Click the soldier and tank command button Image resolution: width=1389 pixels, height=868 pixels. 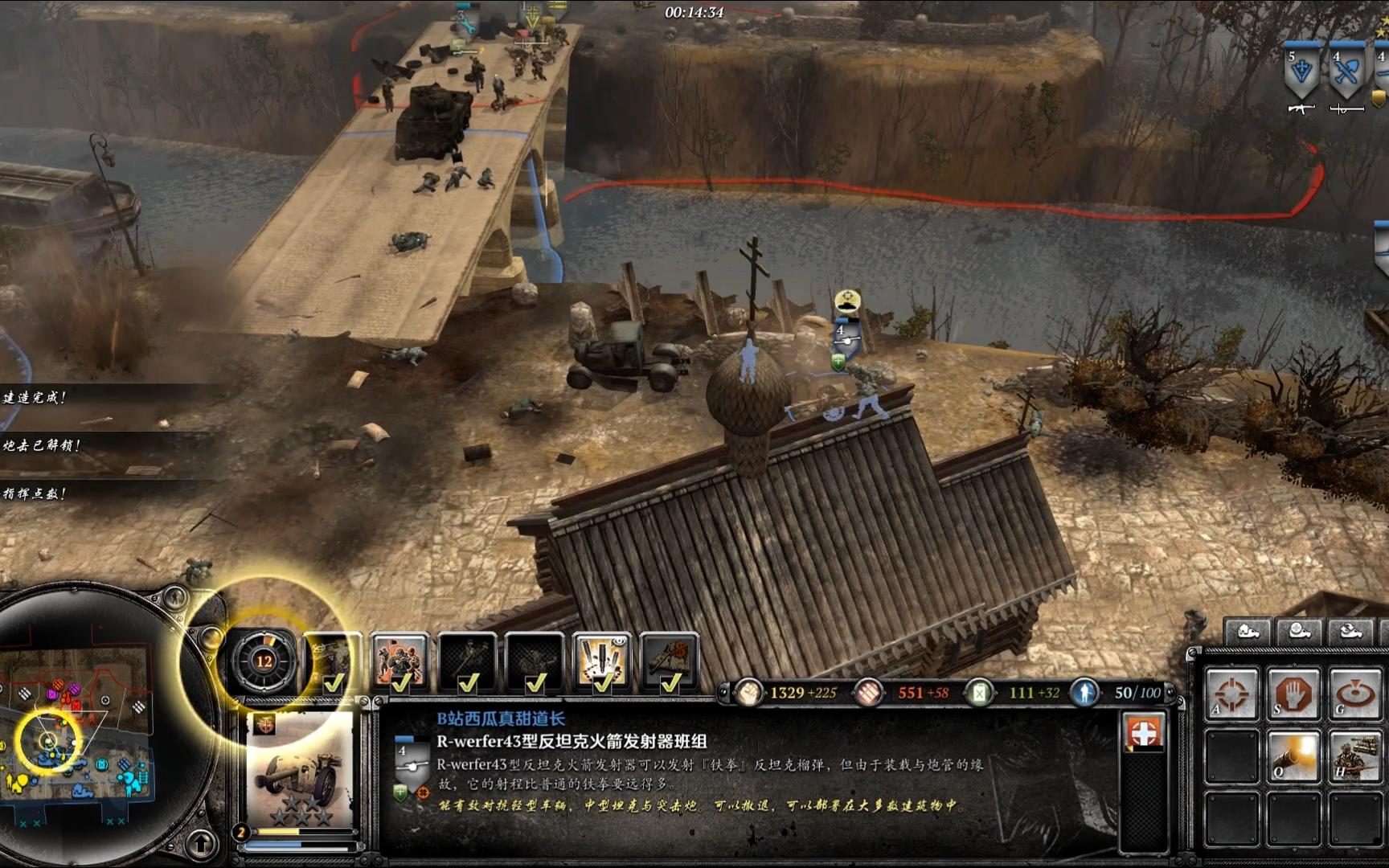(x=1354, y=757)
